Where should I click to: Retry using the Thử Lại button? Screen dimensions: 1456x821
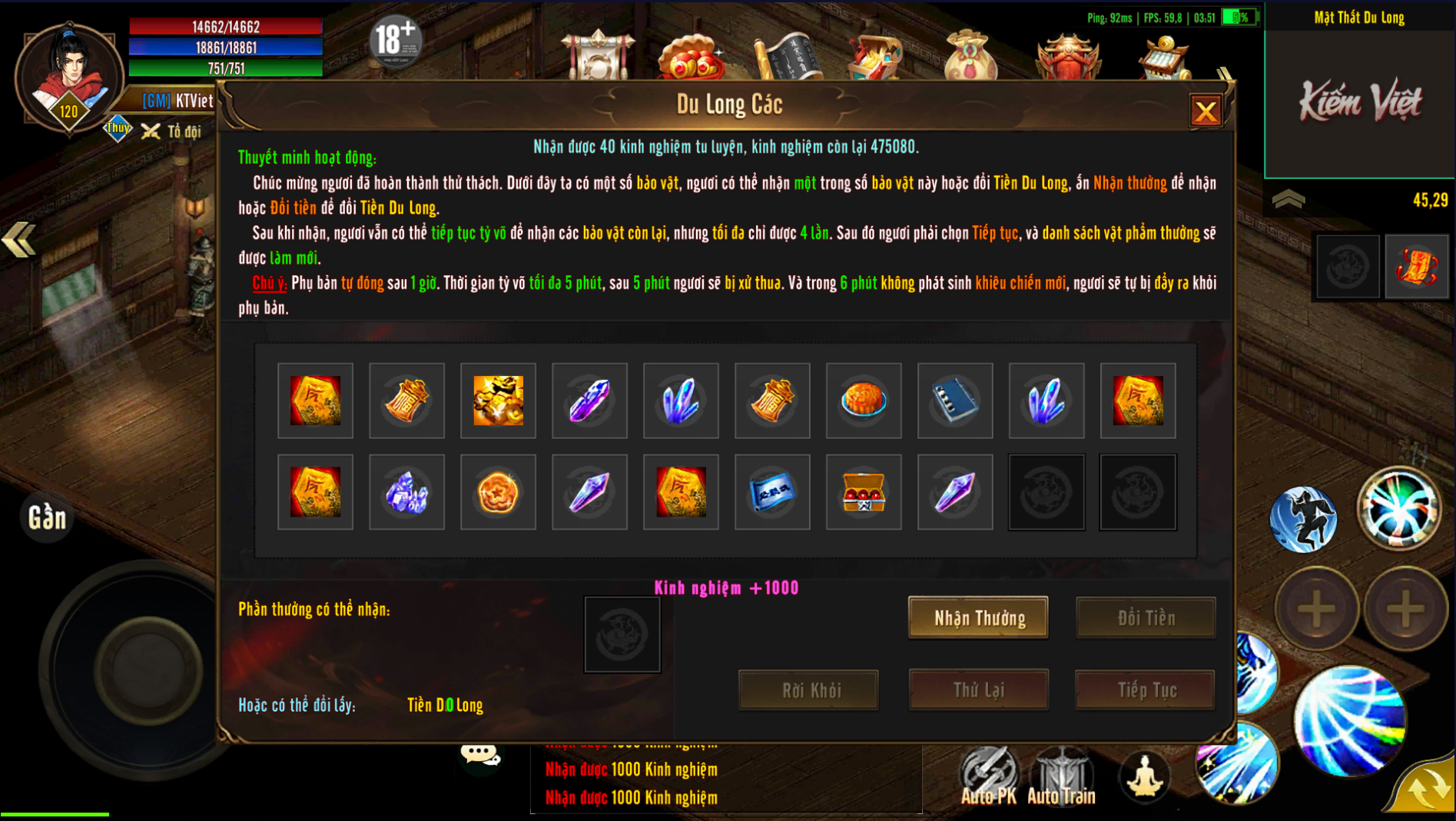[978, 690]
